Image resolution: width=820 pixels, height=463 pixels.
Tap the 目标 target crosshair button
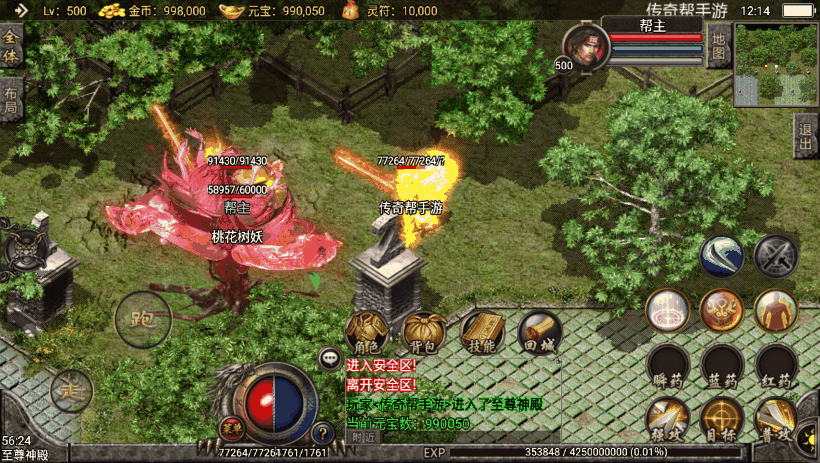(x=722, y=419)
